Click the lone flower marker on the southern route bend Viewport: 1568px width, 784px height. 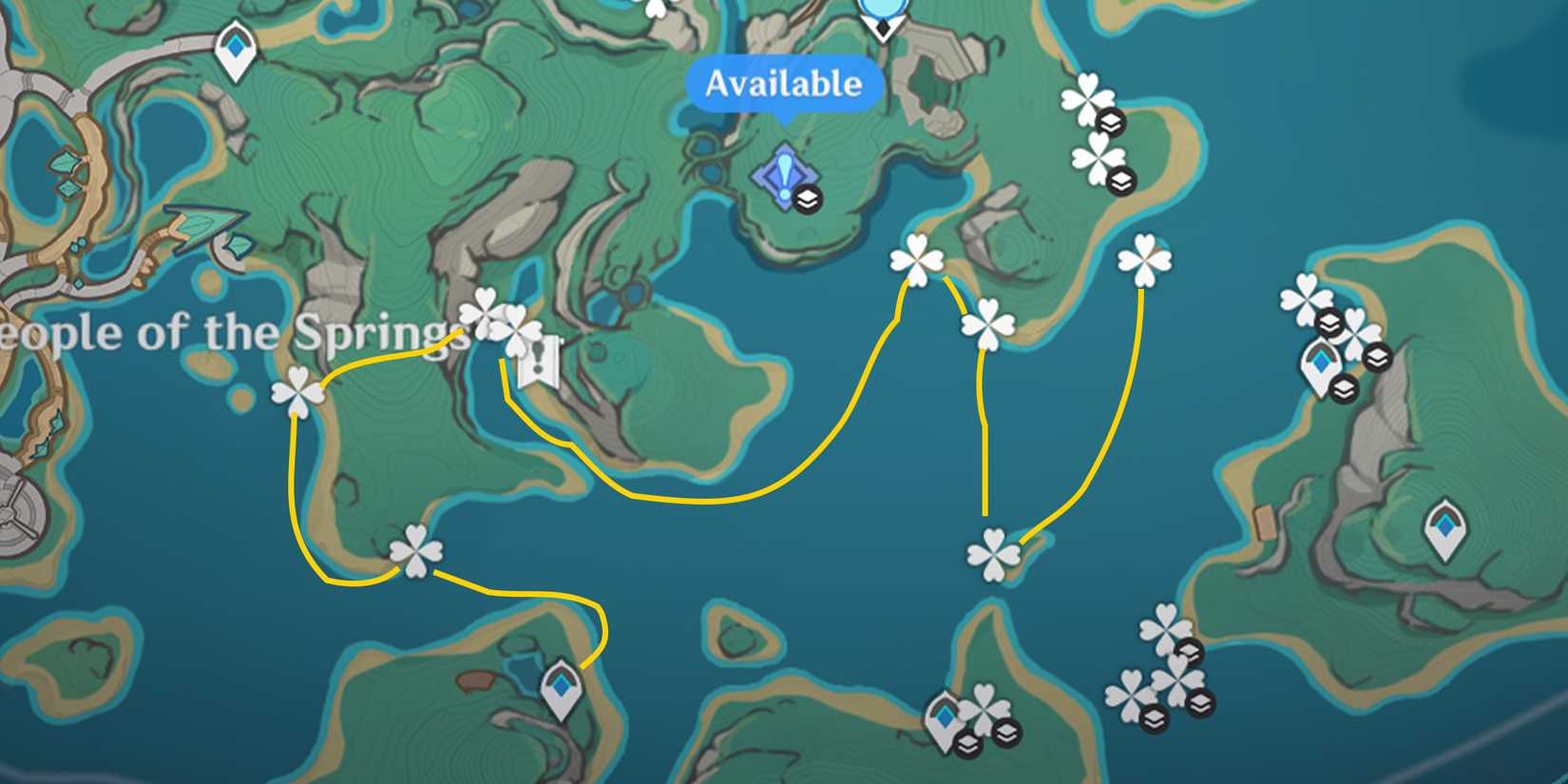click(415, 551)
